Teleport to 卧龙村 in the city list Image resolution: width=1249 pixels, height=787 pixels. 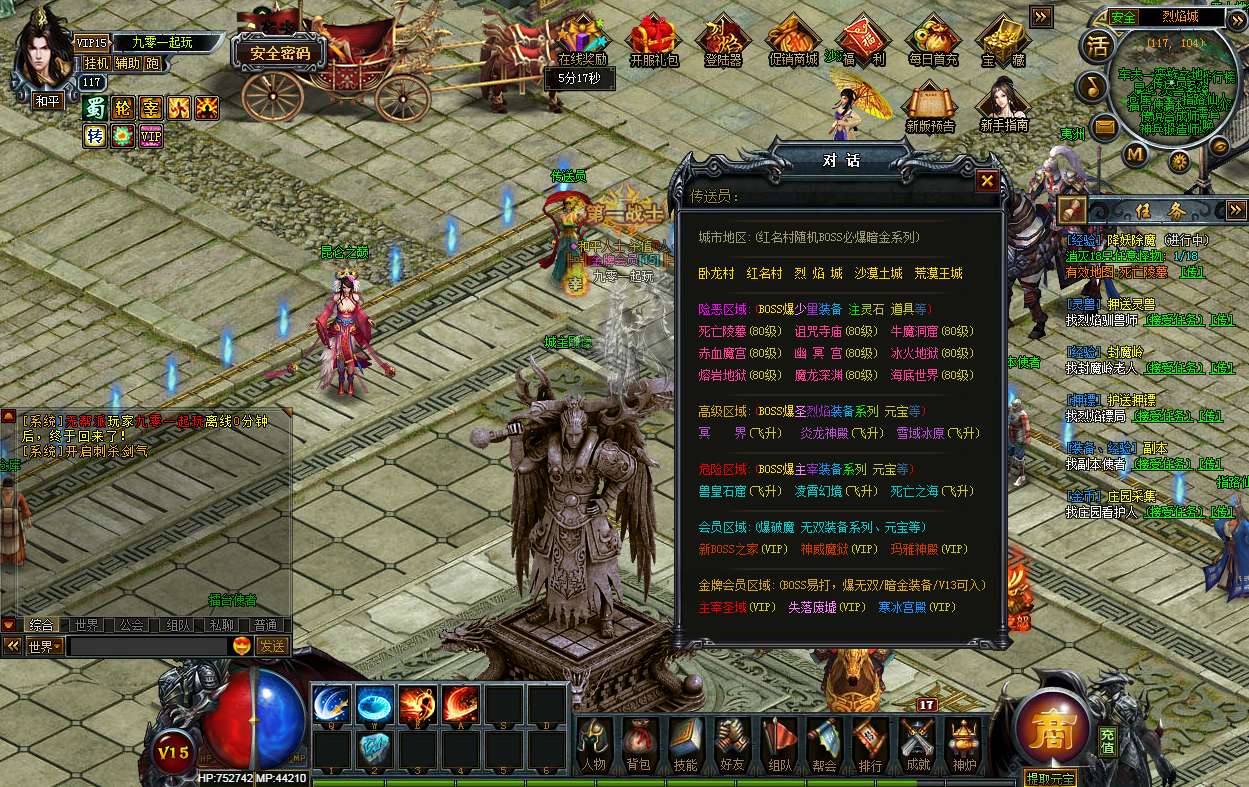pyautogui.click(x=716, y=274)
